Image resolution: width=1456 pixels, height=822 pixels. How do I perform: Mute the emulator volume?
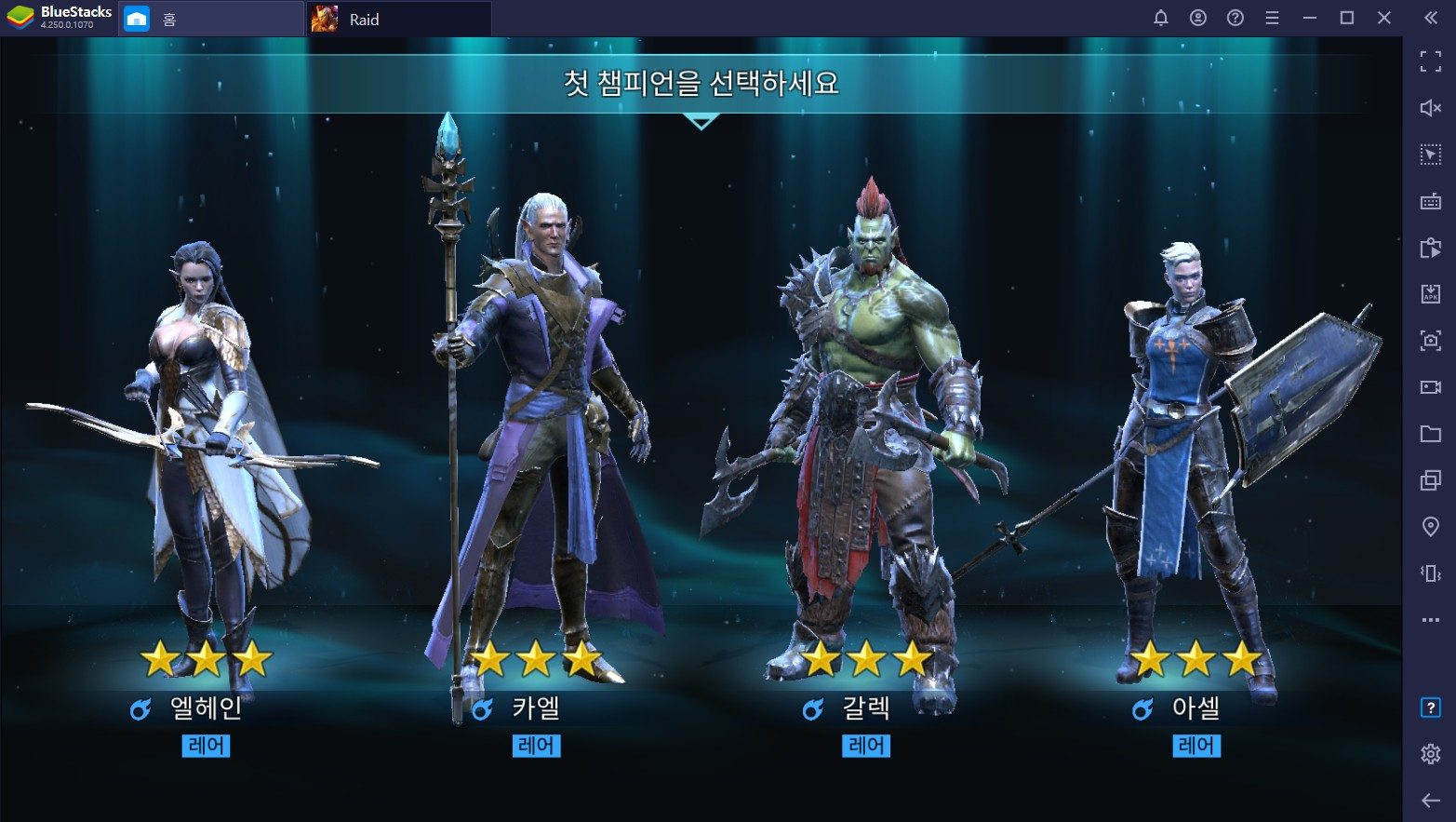click(1430, 108)
